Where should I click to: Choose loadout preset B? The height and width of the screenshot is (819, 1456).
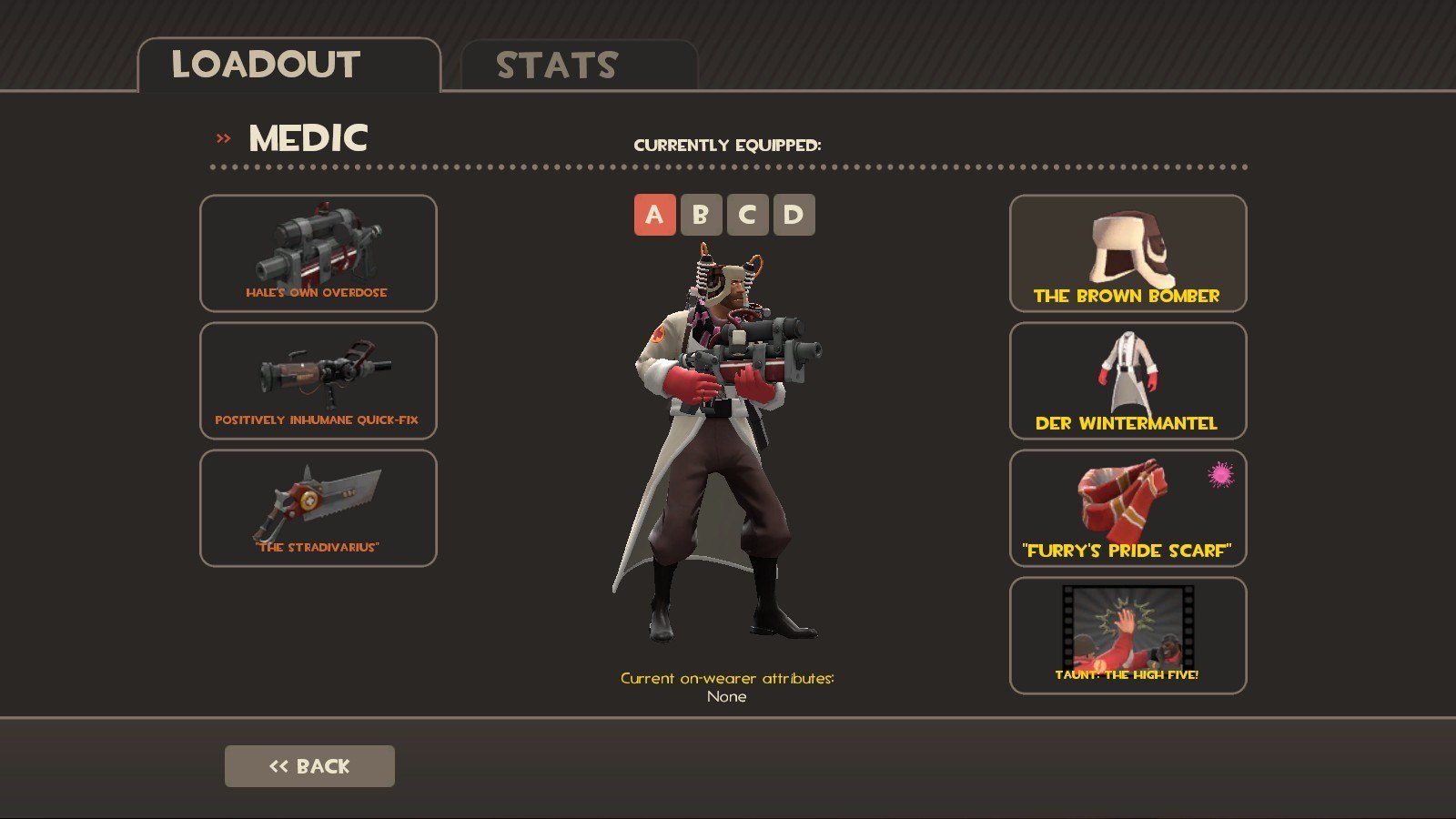click(x=701, y=215)
